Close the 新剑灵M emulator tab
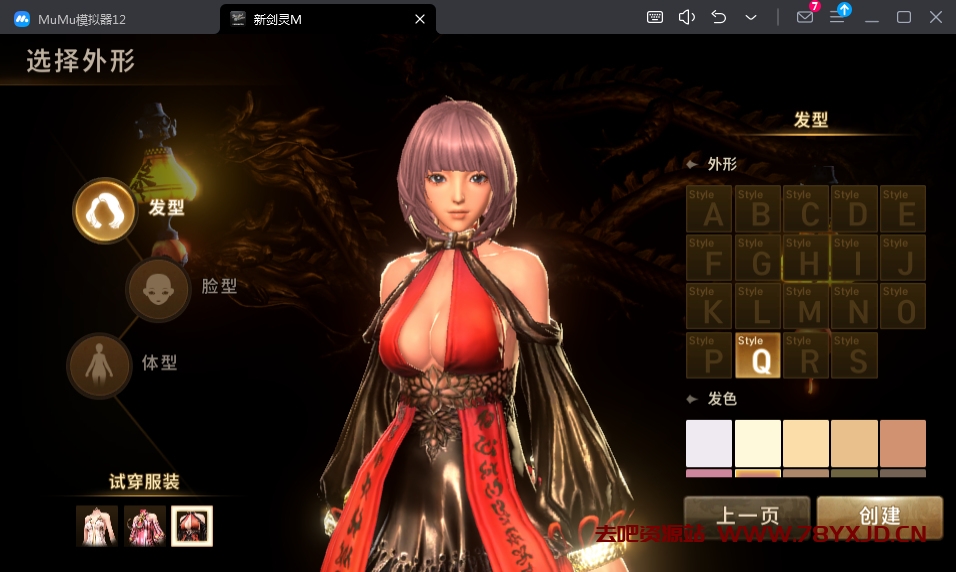This screenshot has height=572, width=956. [420, 18]
